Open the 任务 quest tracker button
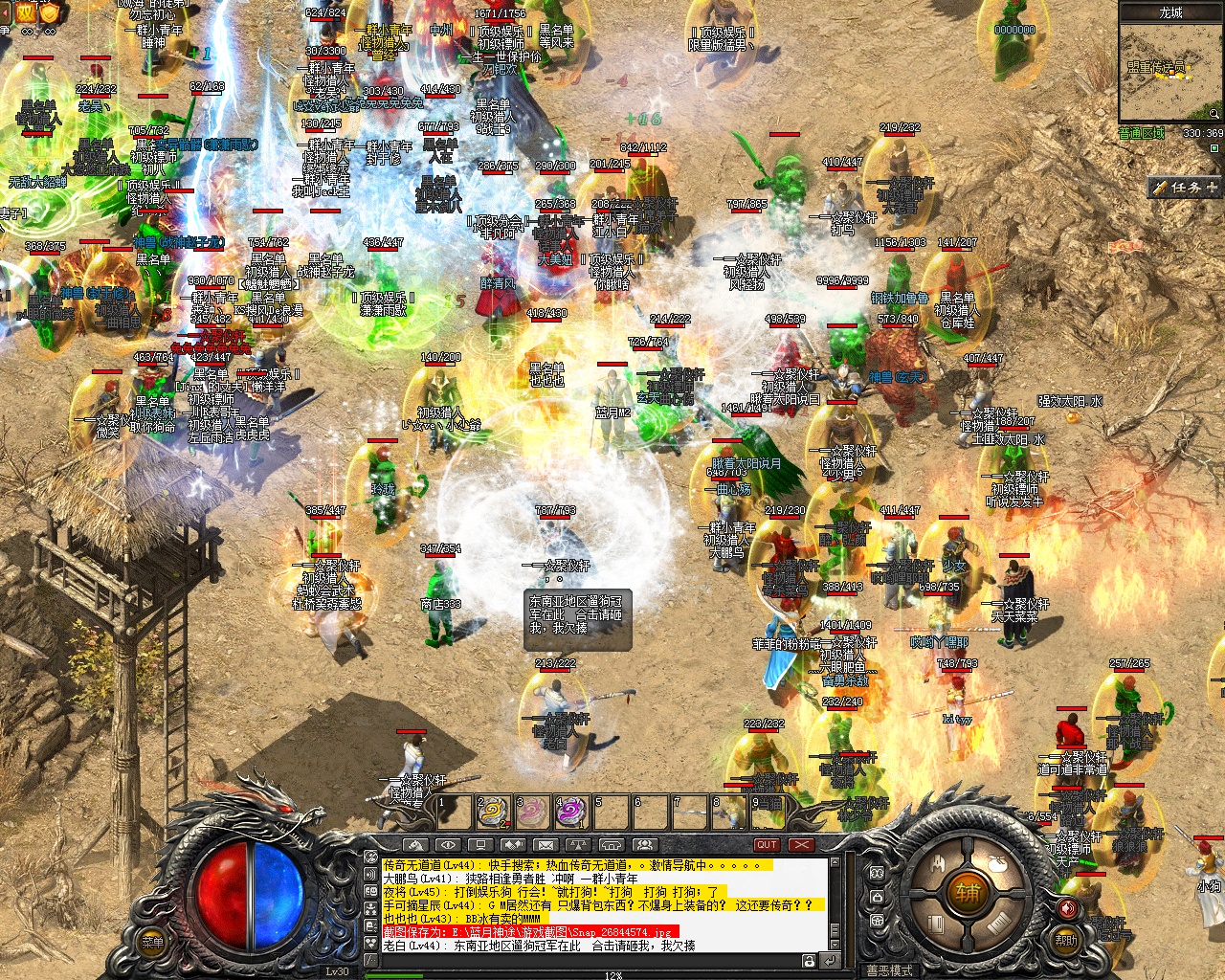This screenshot has height=980, width=1225. tap(1185, 187)
